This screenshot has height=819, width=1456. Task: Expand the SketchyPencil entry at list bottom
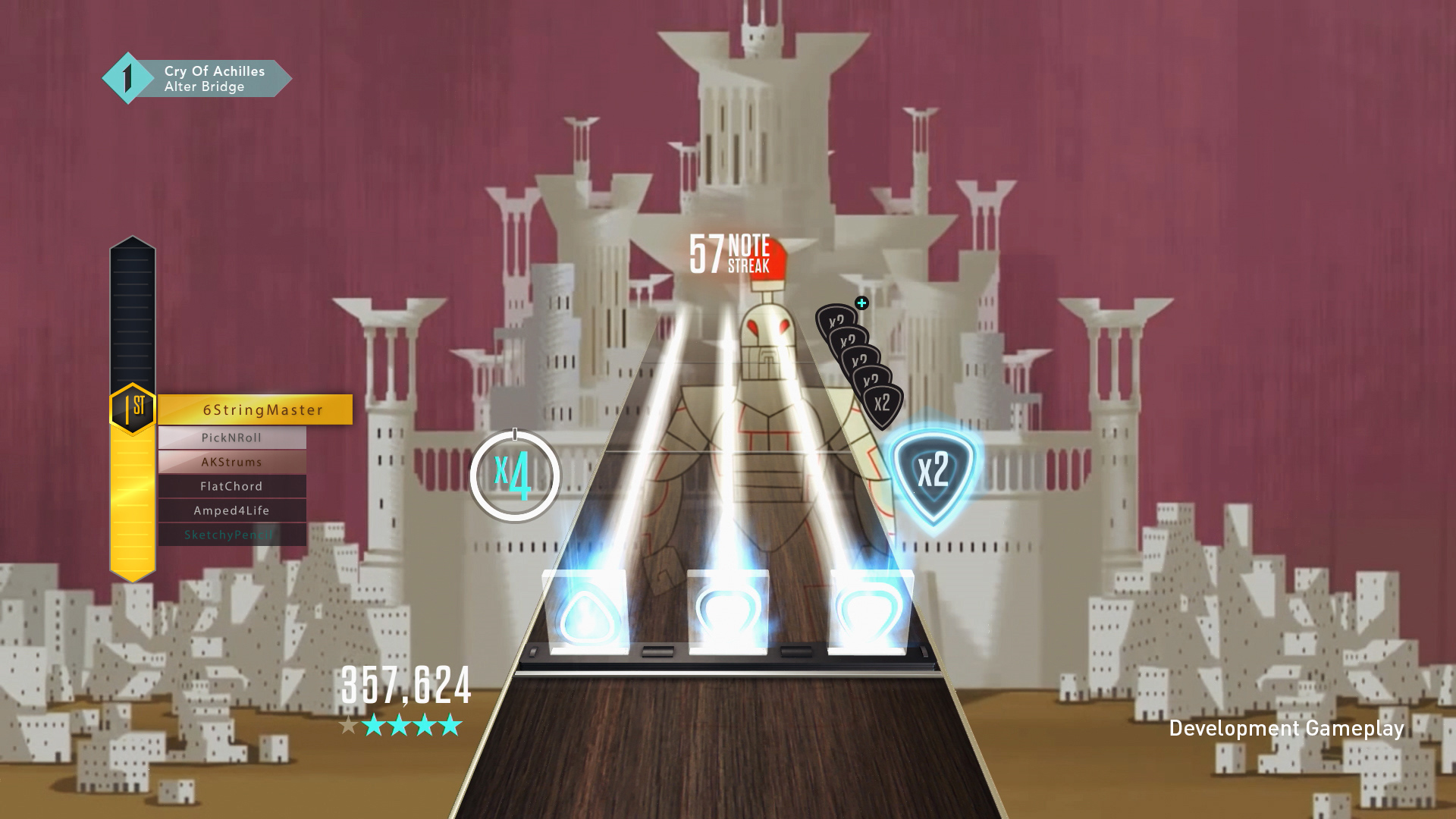[x=231, y=535]
